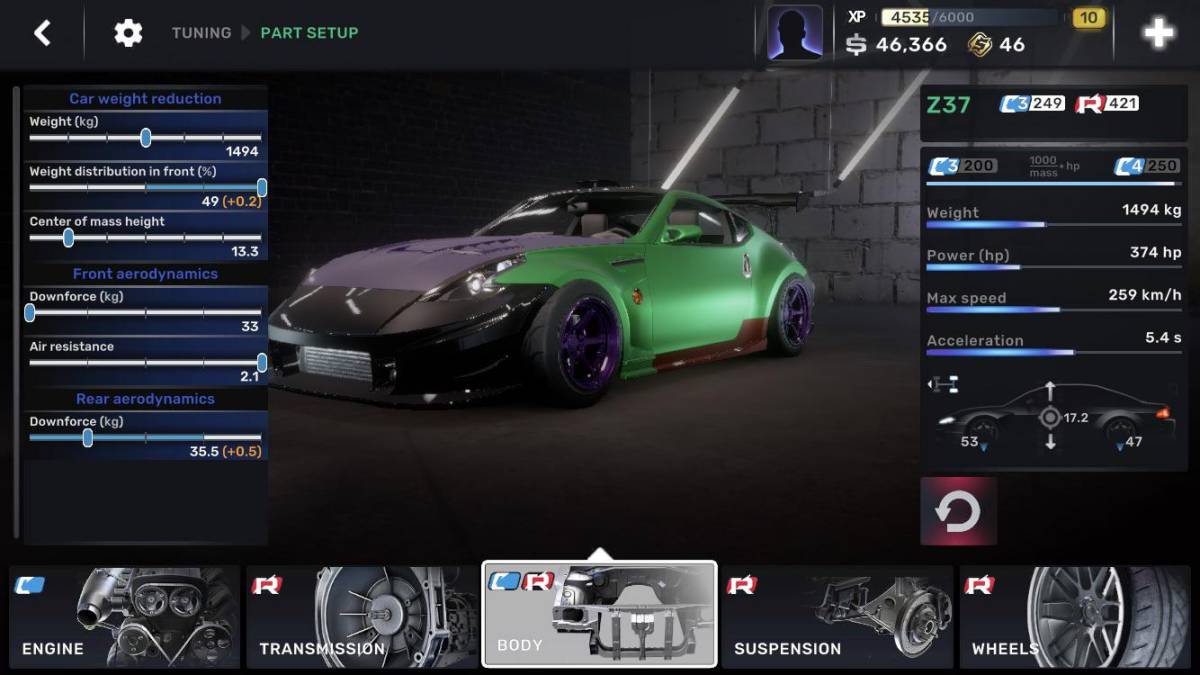Open settings via the gear icon
This screenshot has width=1200, height=675.
[x=128, y=33]
